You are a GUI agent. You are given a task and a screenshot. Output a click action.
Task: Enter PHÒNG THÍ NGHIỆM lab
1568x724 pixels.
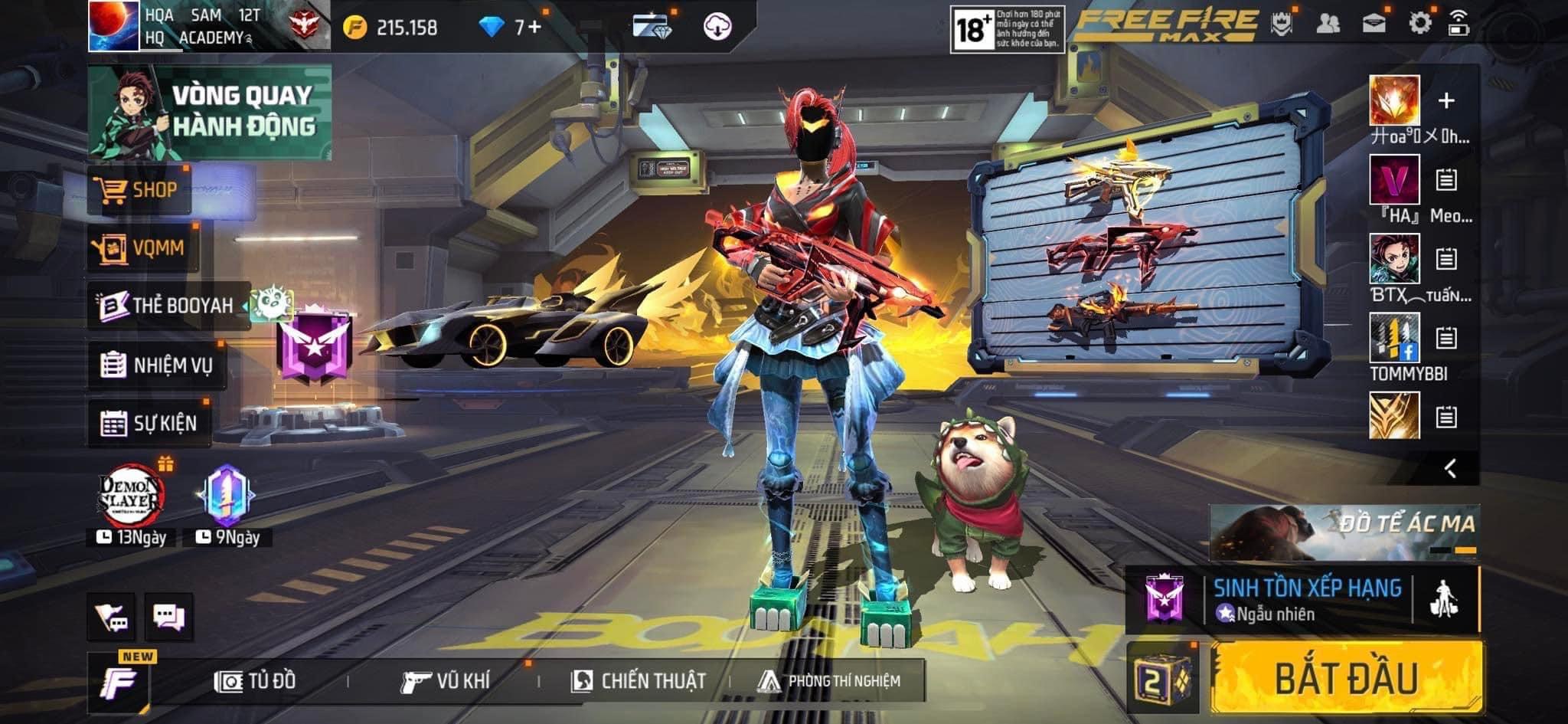pyautogui.click(x=829, y=680)
